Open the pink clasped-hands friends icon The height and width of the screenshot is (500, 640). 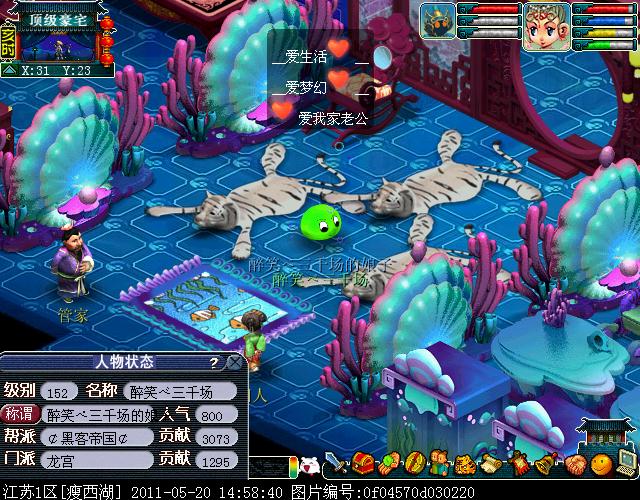(574, 464)
